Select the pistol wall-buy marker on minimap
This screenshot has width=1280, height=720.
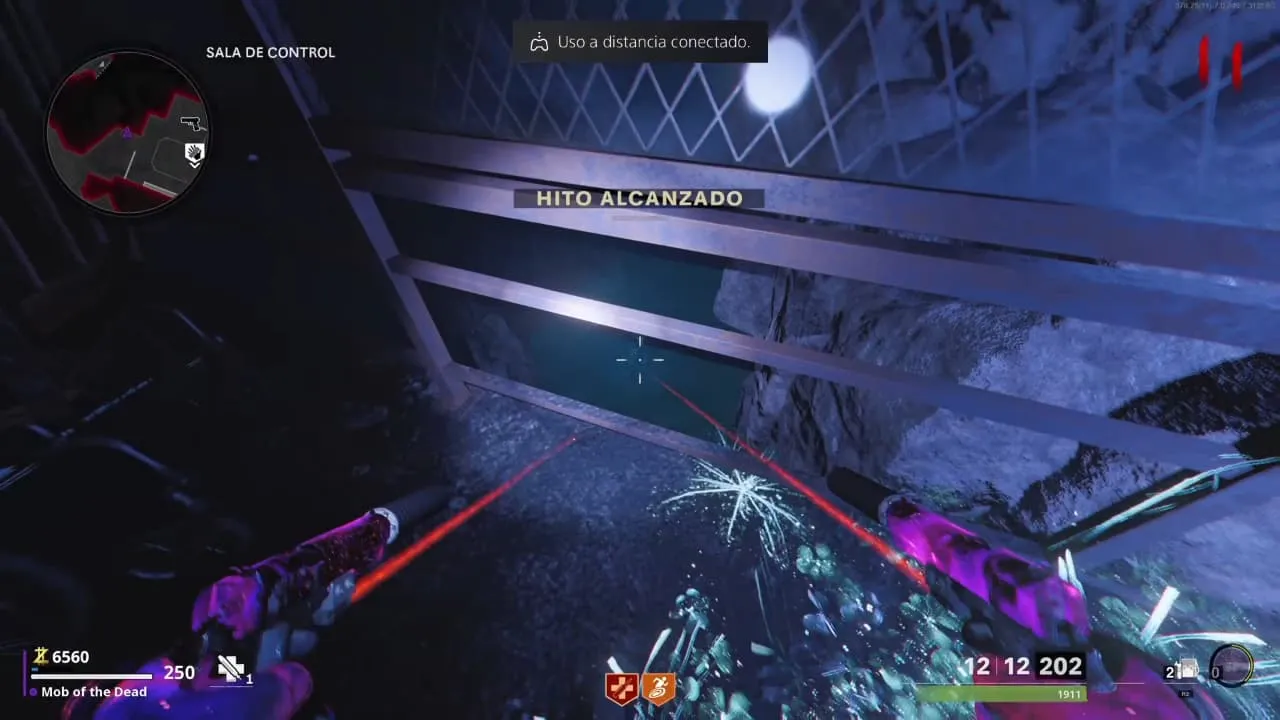click(x=190, y=123)
